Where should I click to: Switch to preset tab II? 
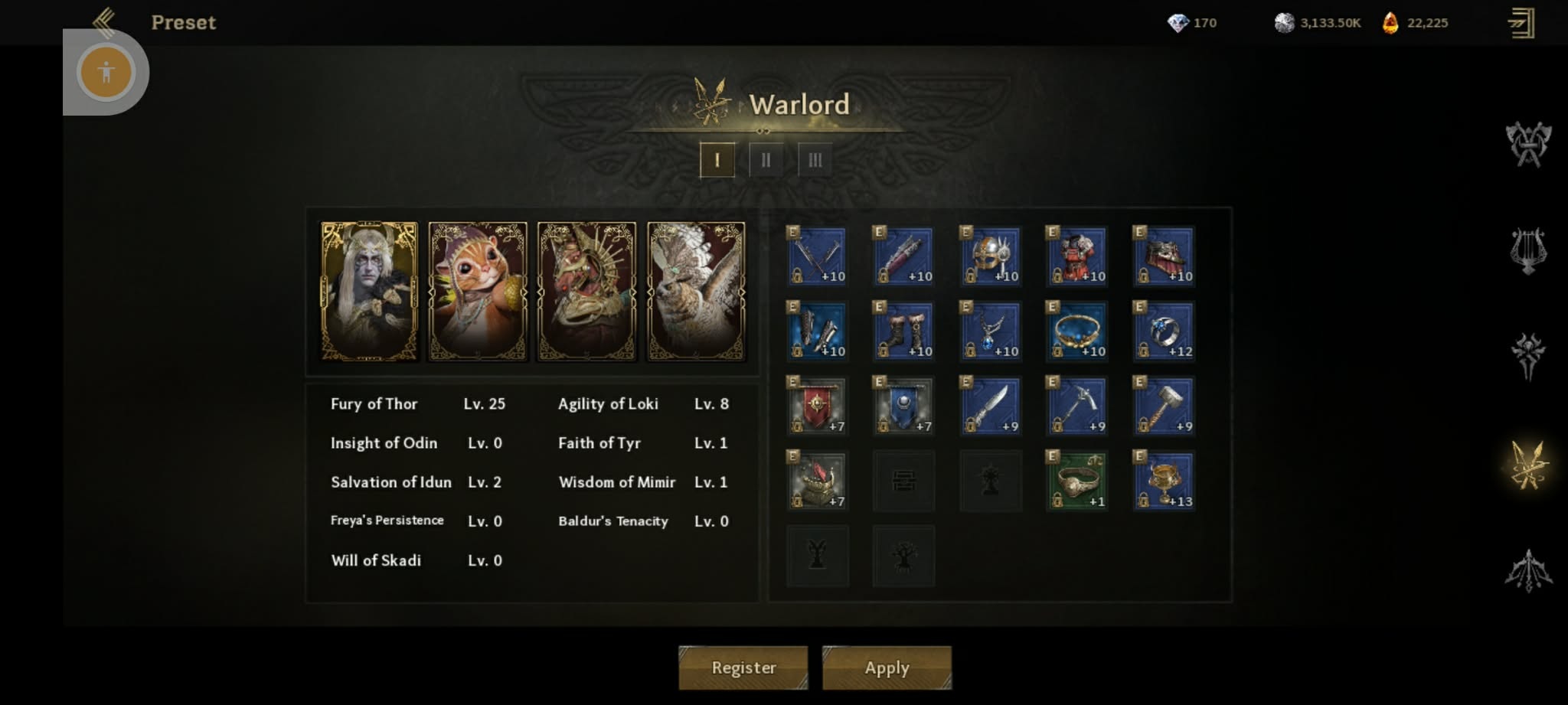766,160
